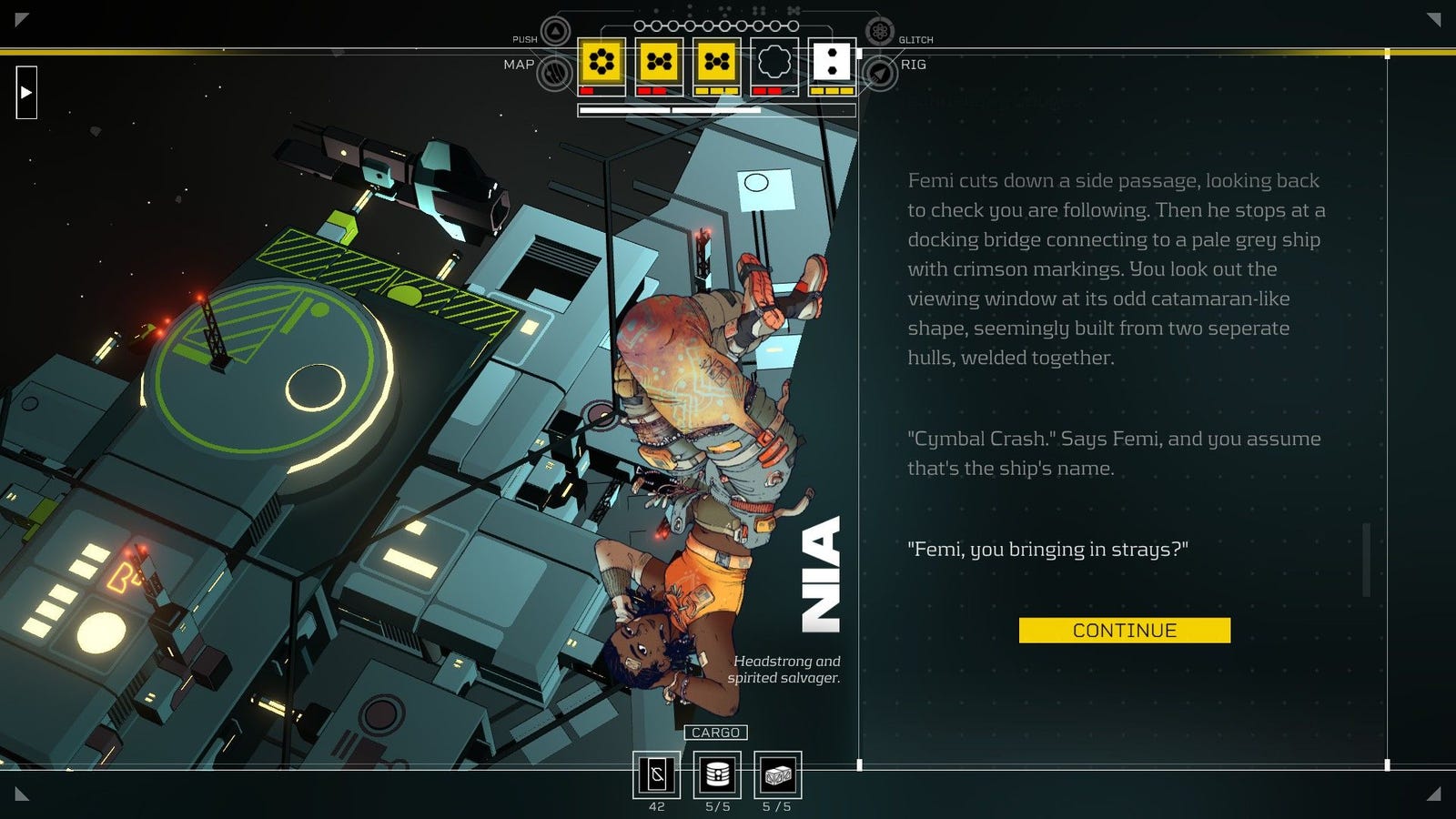Expand the side panel with the arrow tab
This screenshot has width=1456, height=819.
point(26,92)
